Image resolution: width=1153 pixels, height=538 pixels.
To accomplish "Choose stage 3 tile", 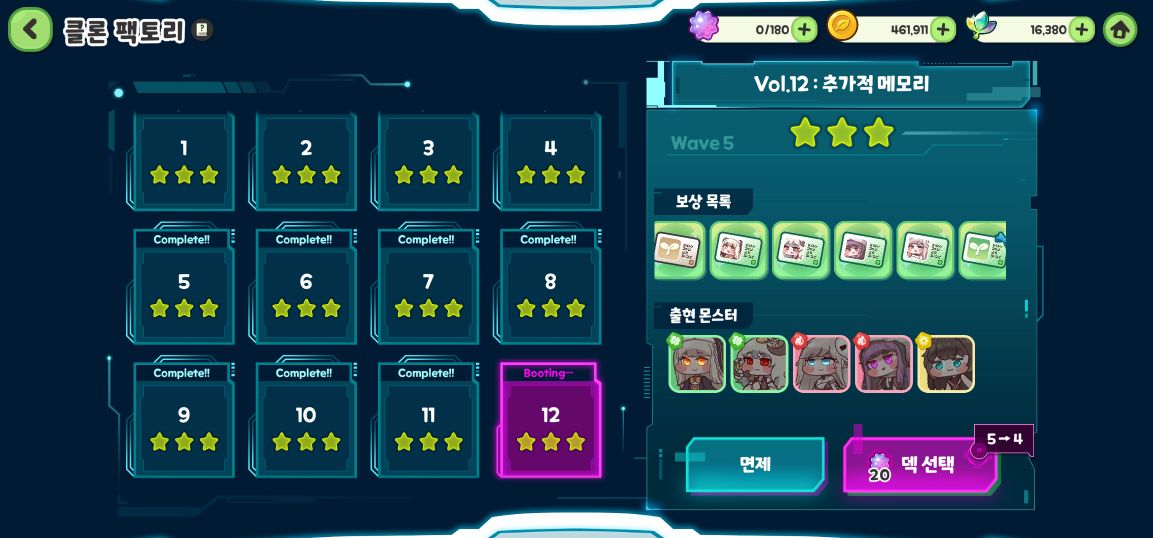I will (x=428, y=160).
